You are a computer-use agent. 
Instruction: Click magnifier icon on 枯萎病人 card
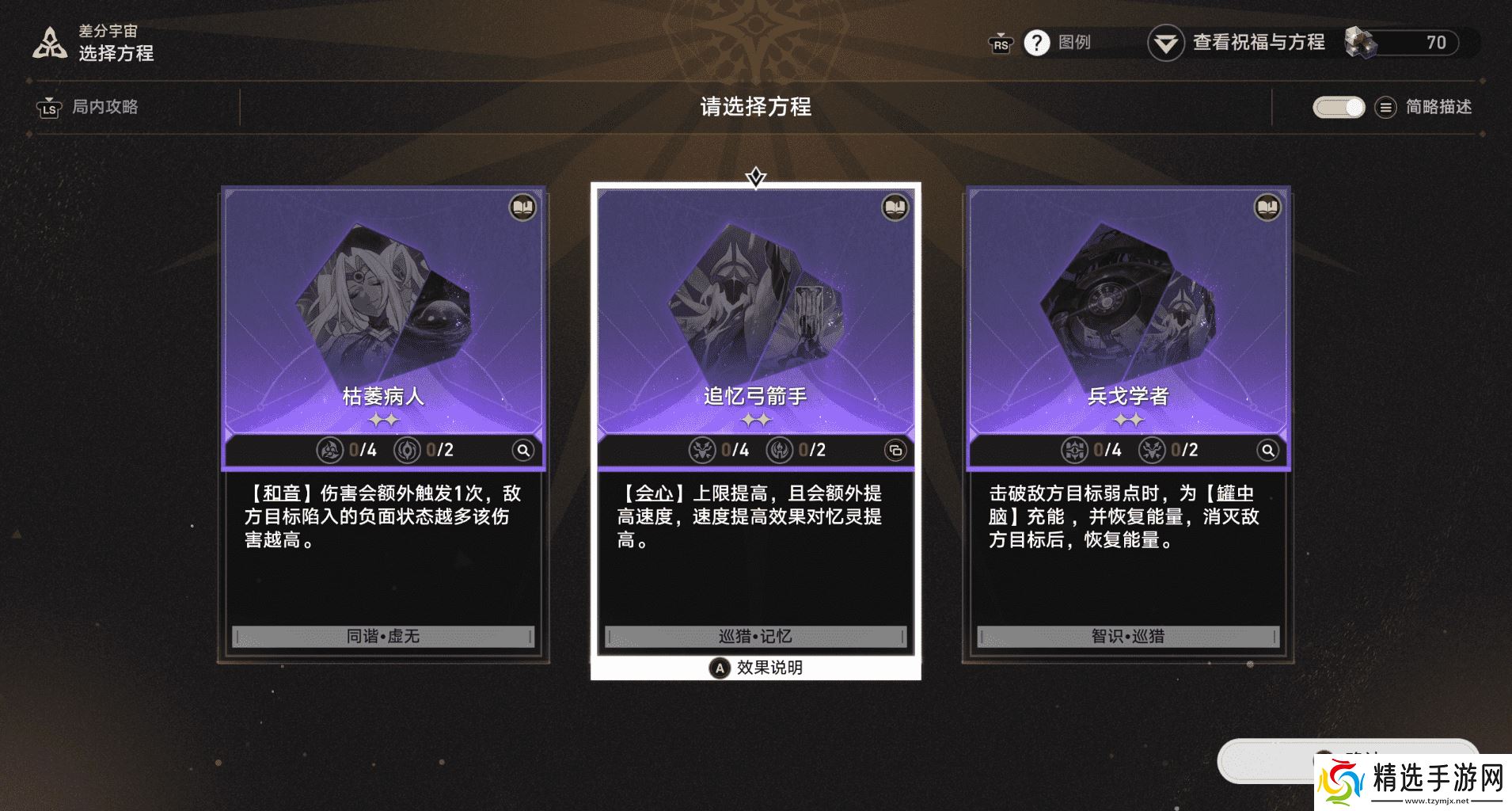tap(522, 450)
